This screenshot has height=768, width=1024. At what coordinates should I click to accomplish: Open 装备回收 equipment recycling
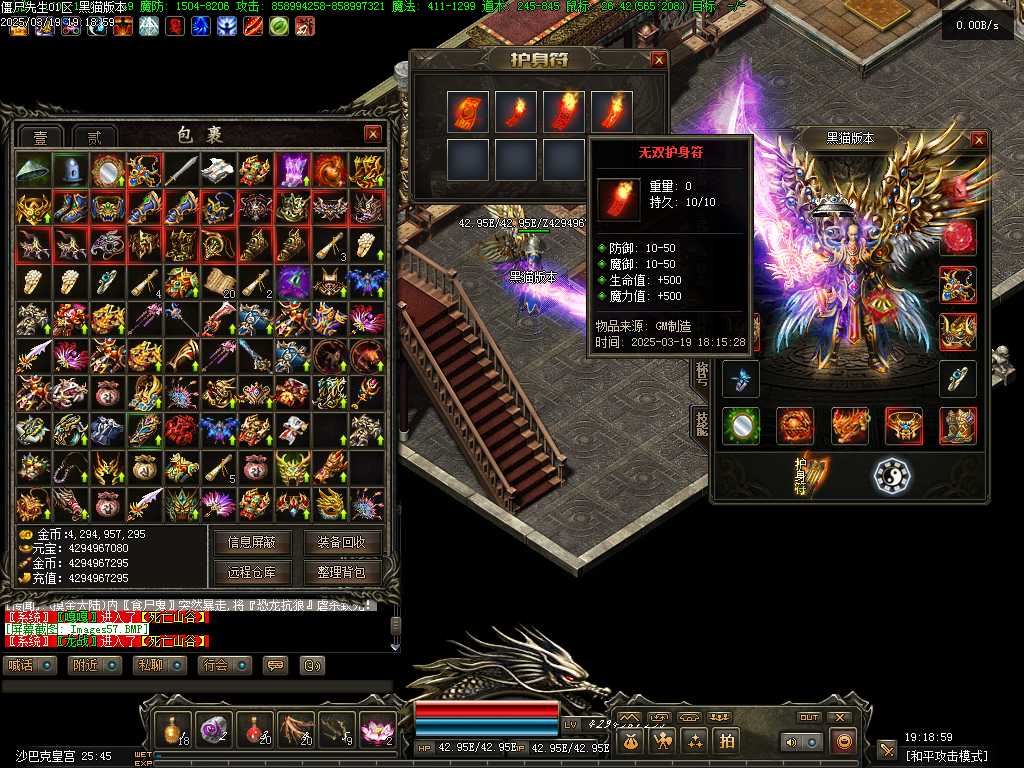tap(342, 543)
